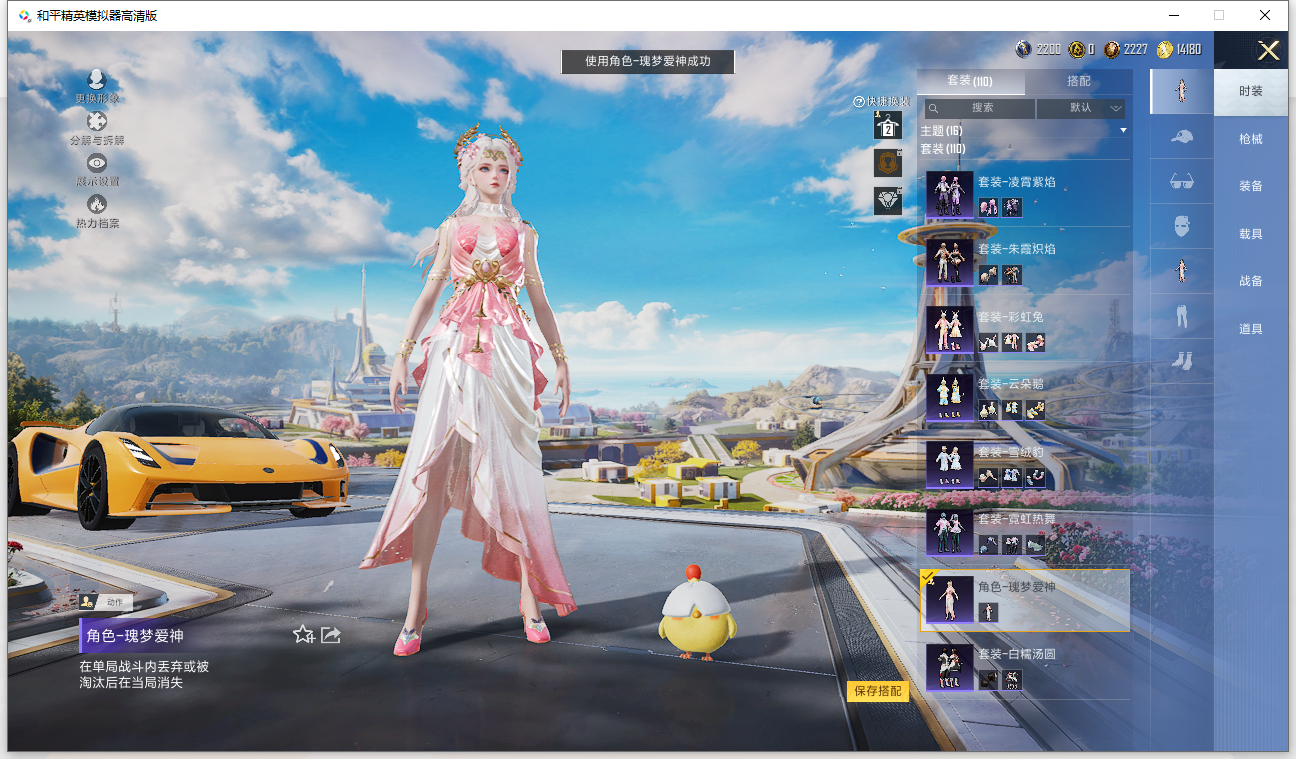
Task: Open the 装备 category tab
Action: (x=1250, y=186)
